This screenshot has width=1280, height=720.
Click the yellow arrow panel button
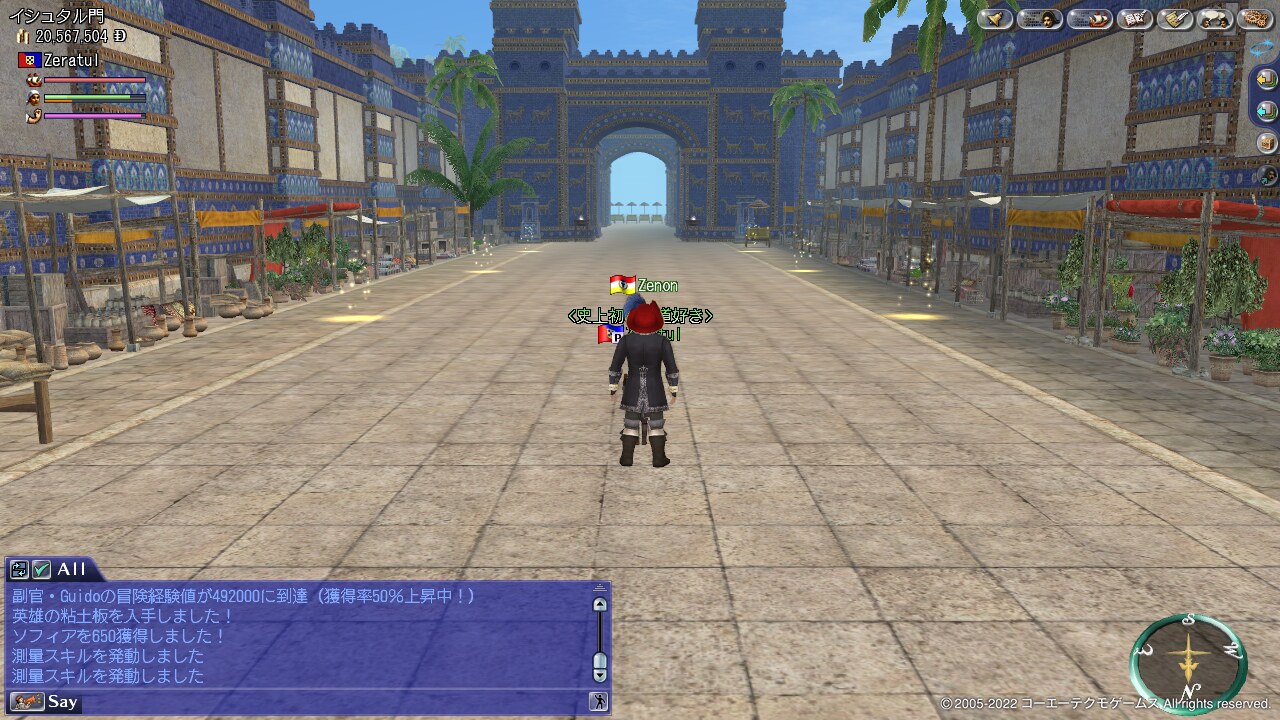(x=1267, y=78)
